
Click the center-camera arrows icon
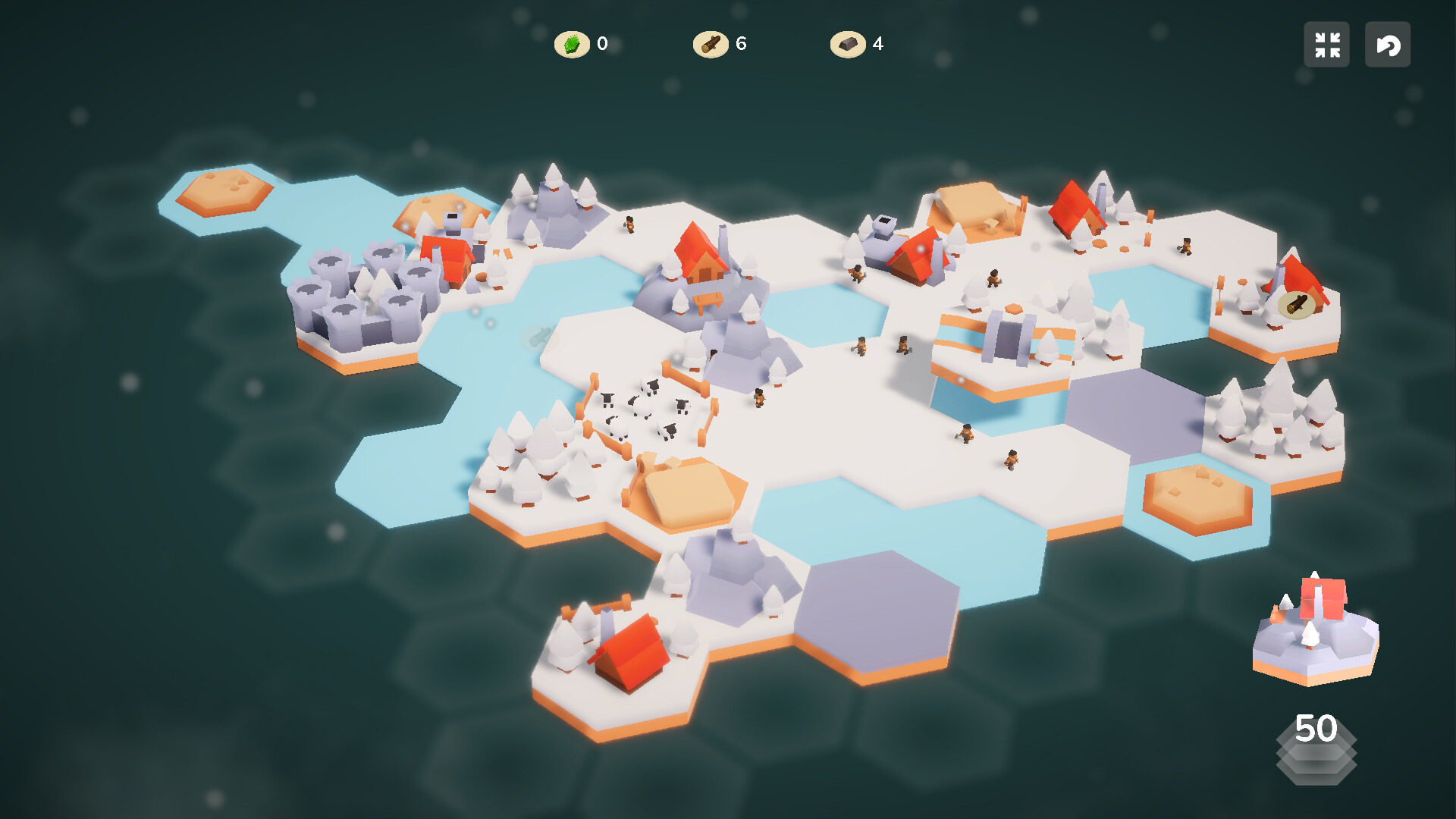coord(1327,45)
